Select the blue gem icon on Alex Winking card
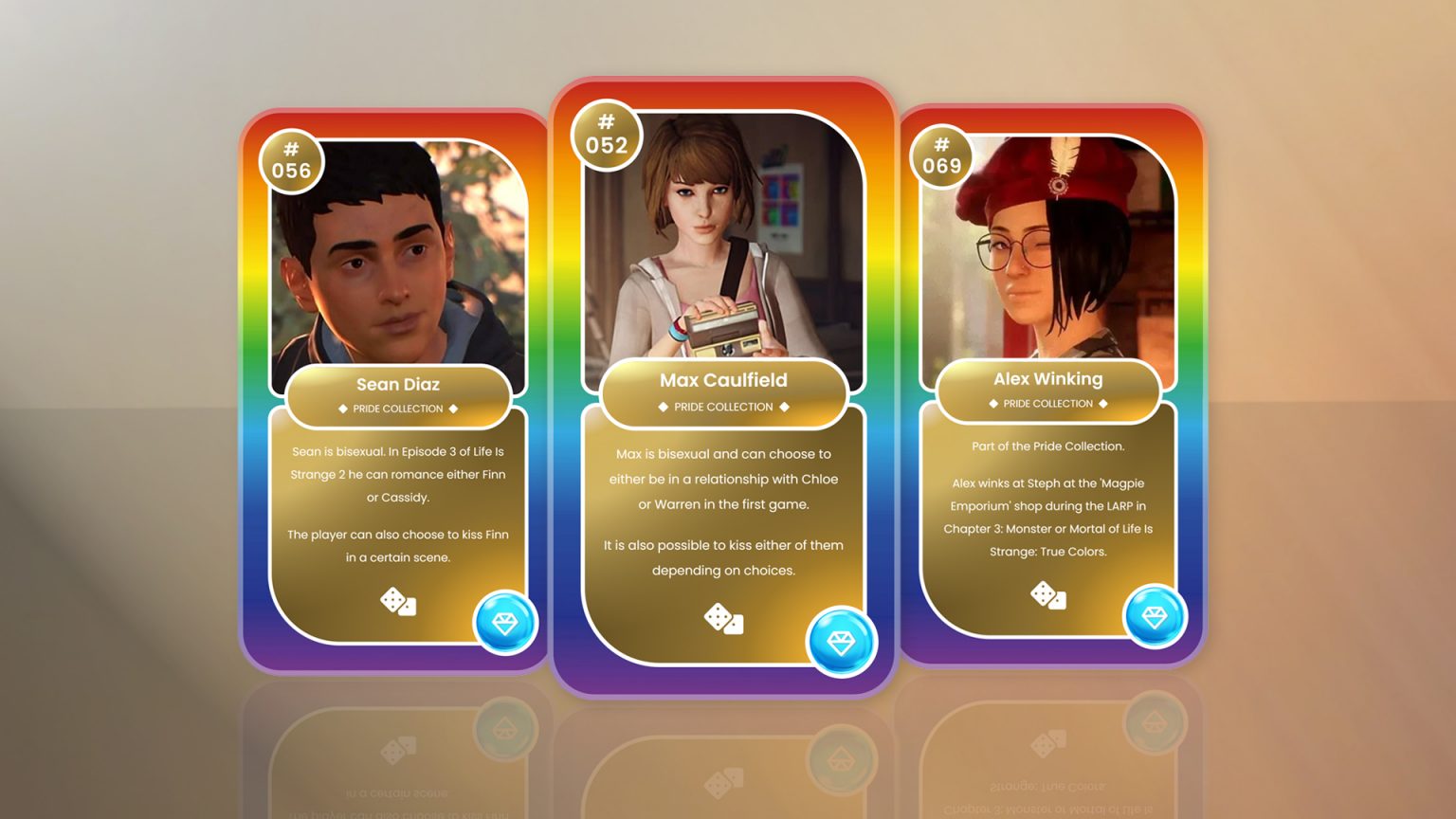 tap(1156, 616)
